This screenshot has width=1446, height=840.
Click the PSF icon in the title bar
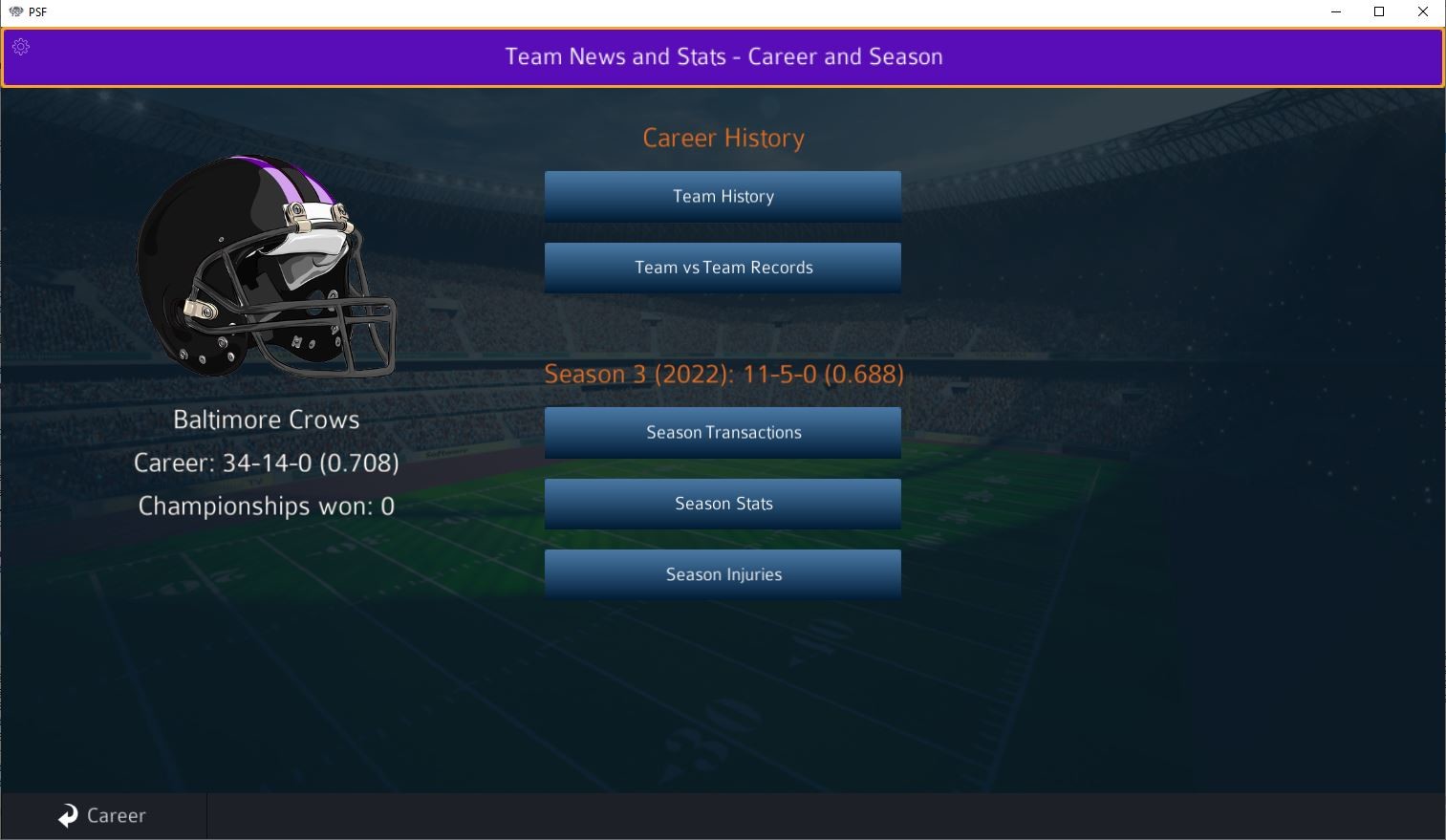tap(13, 12)
